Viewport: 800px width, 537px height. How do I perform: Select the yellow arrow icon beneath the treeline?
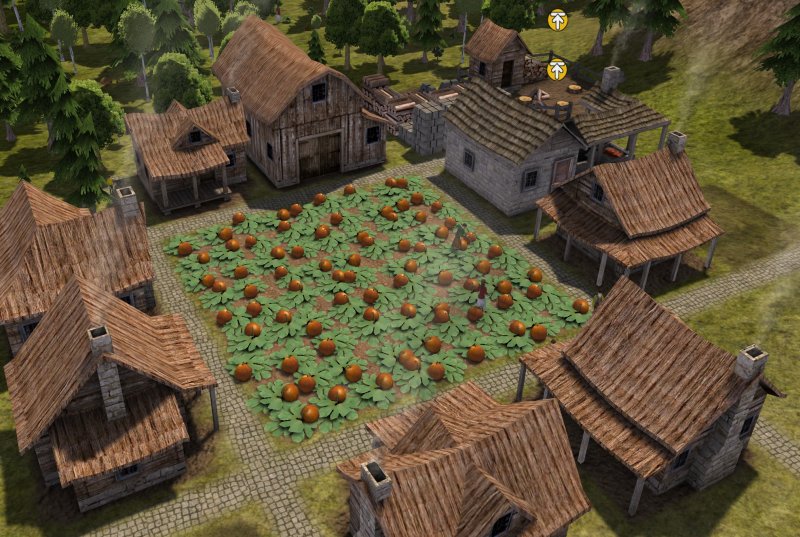557,18
